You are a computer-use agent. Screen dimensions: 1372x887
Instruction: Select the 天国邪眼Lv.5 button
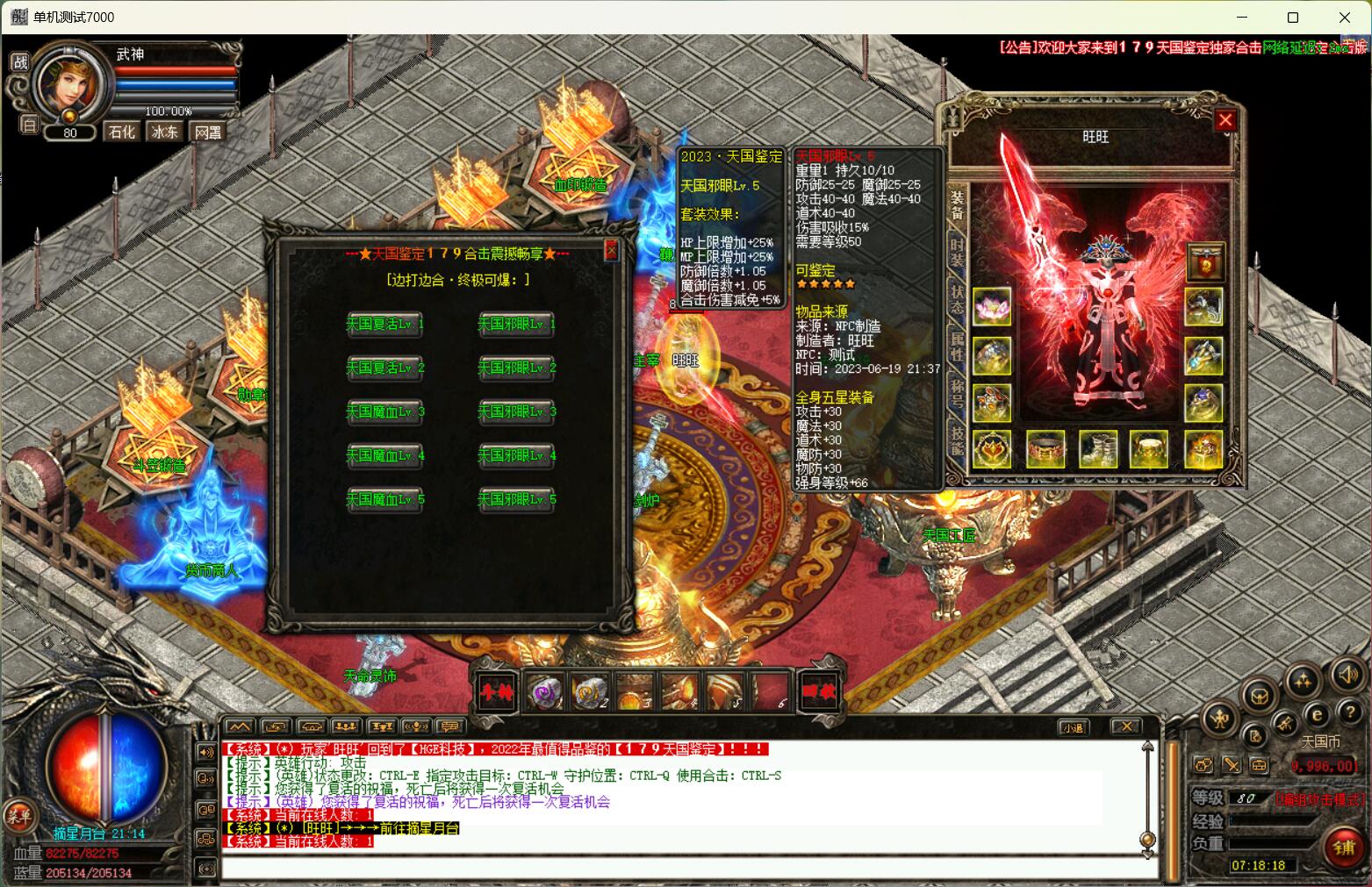click(516, 499)
